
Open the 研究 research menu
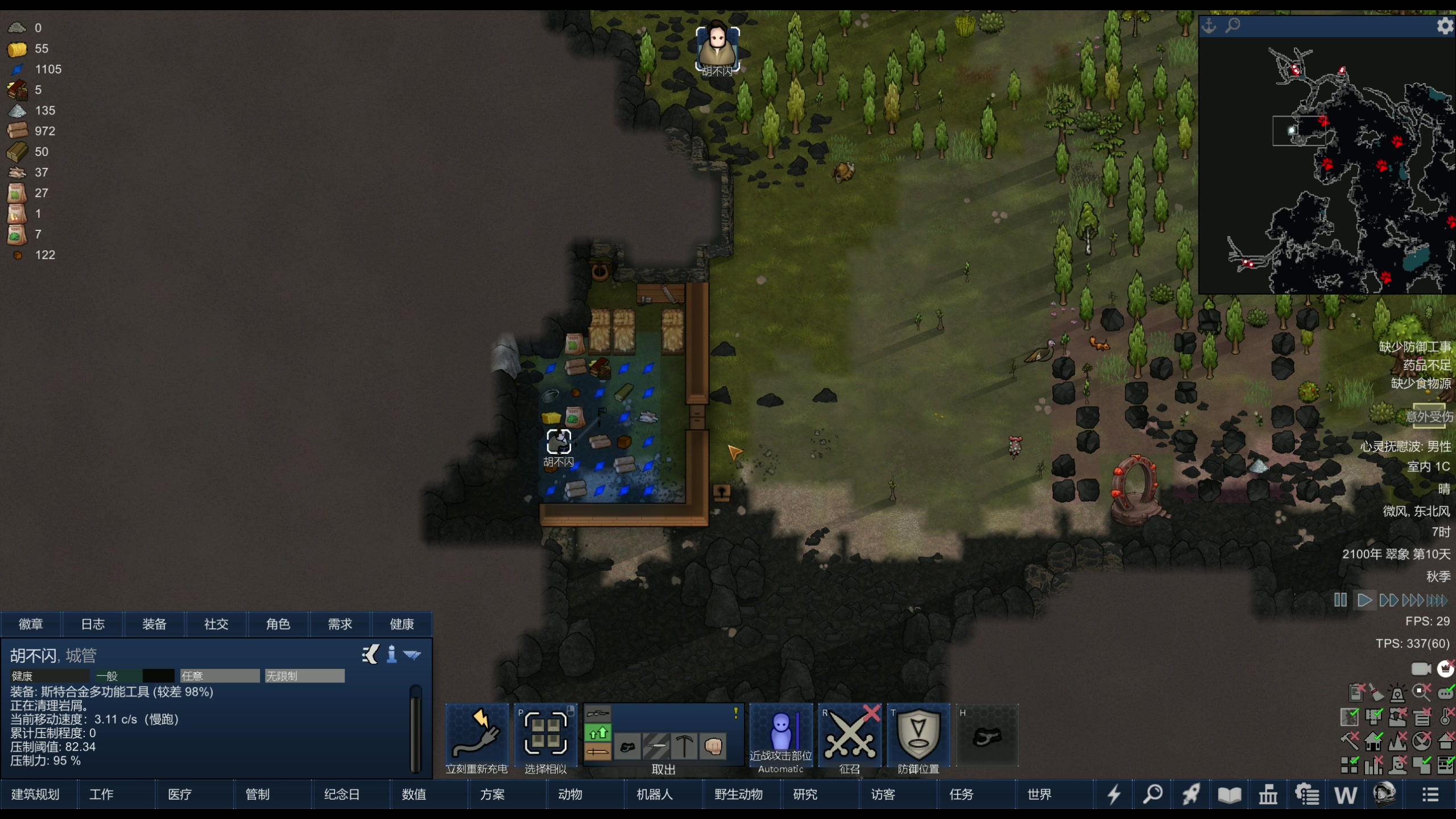[x=805, y=795]
